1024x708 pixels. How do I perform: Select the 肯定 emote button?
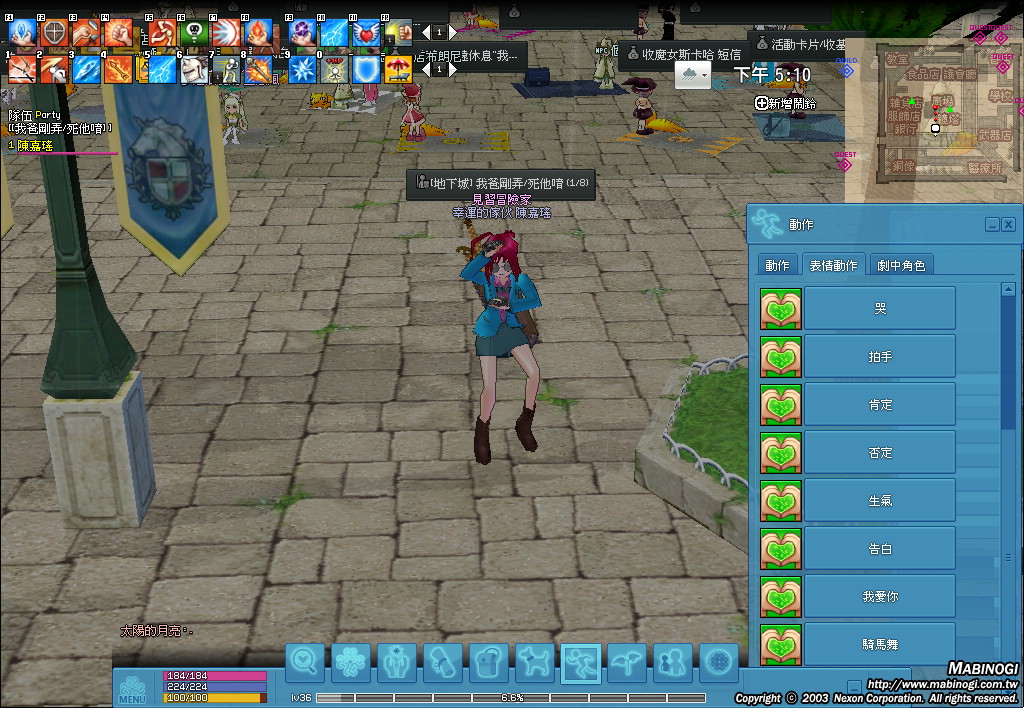click(880, 404)
